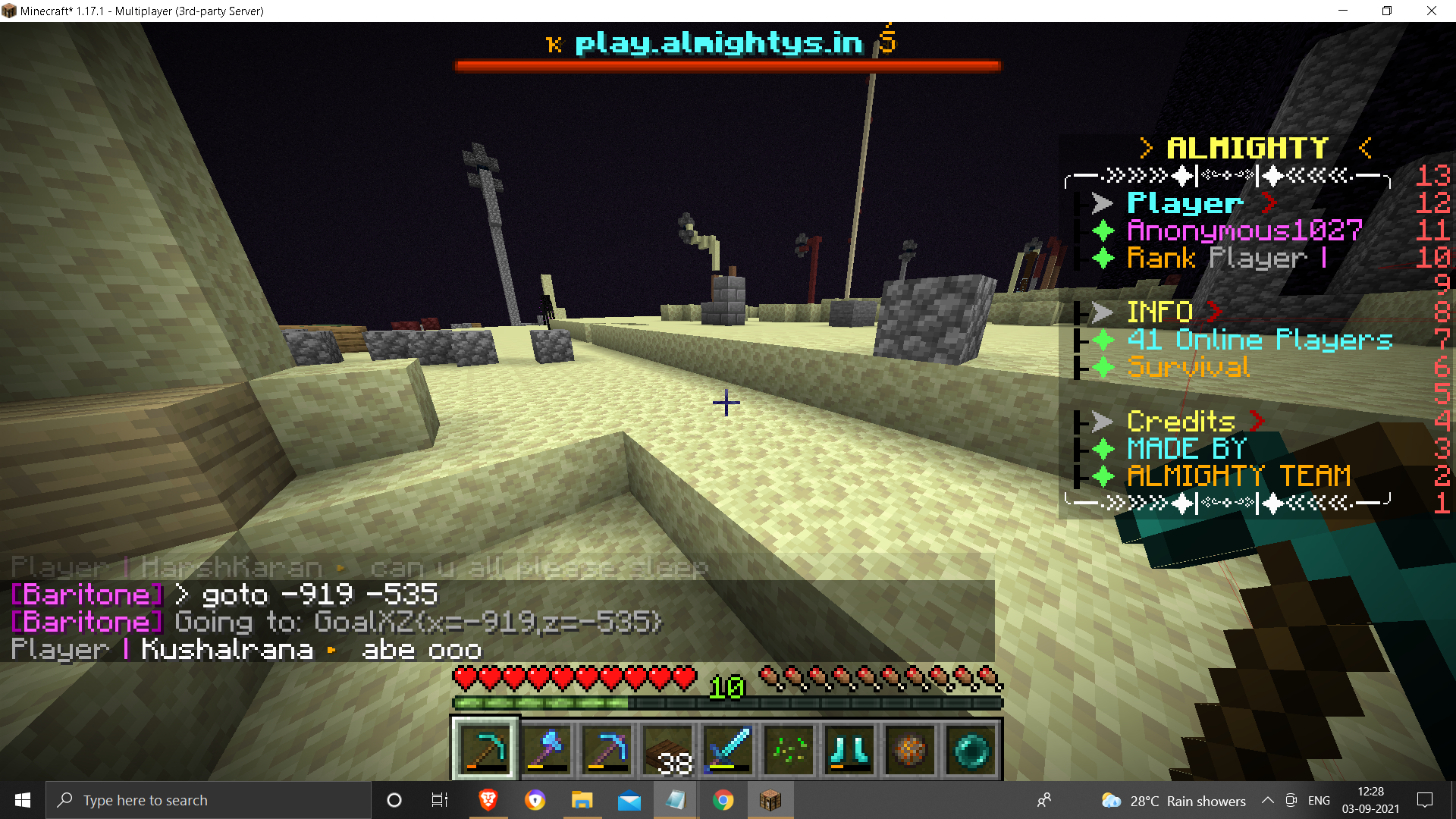The height and width of the screenshot is (819, 1456).
Task: Select the enchanted diamond sword in the hotbar
Action: [x=727, y=751]
